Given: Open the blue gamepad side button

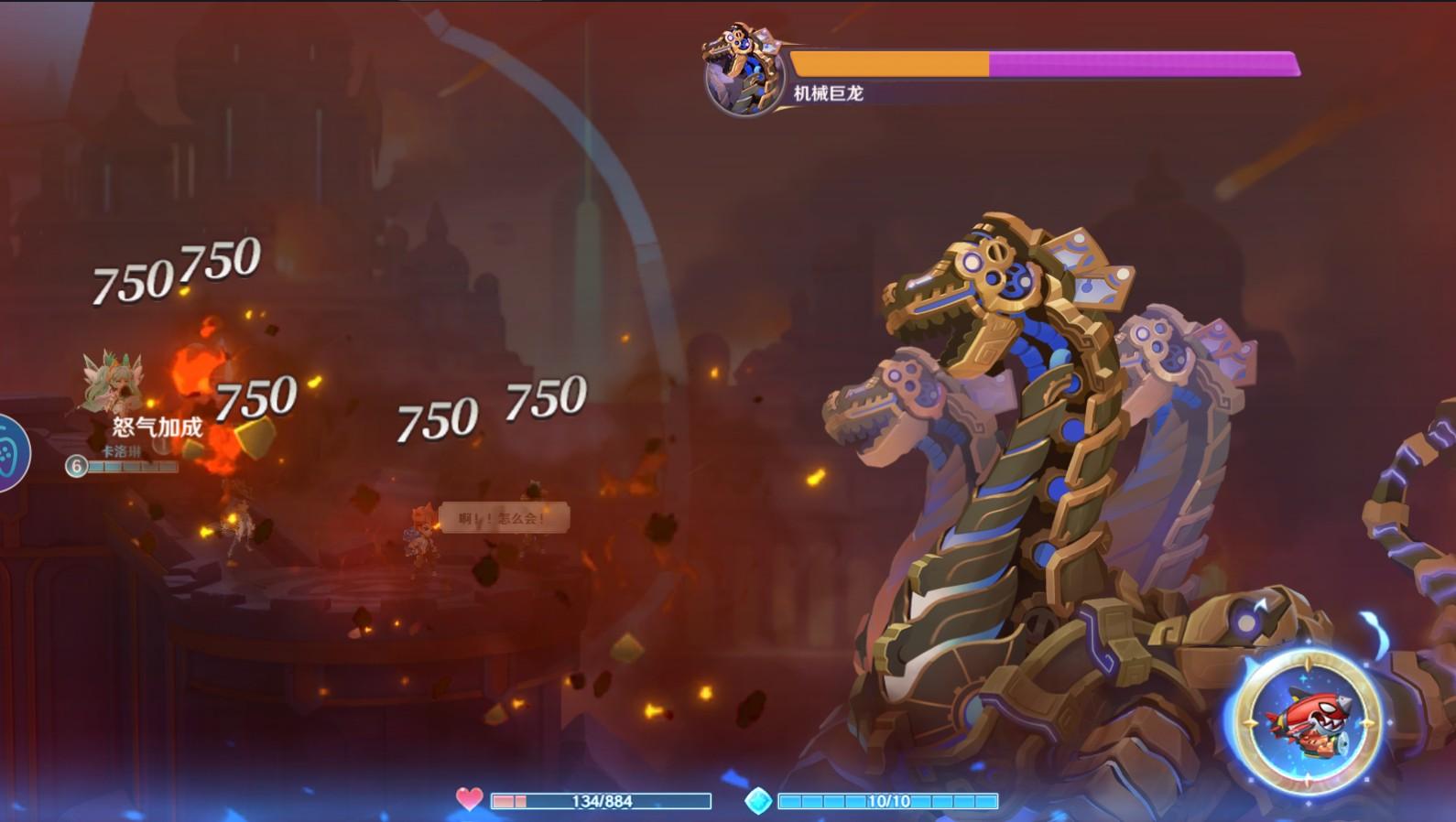Looking at the screenshot, I should point(9,453).
